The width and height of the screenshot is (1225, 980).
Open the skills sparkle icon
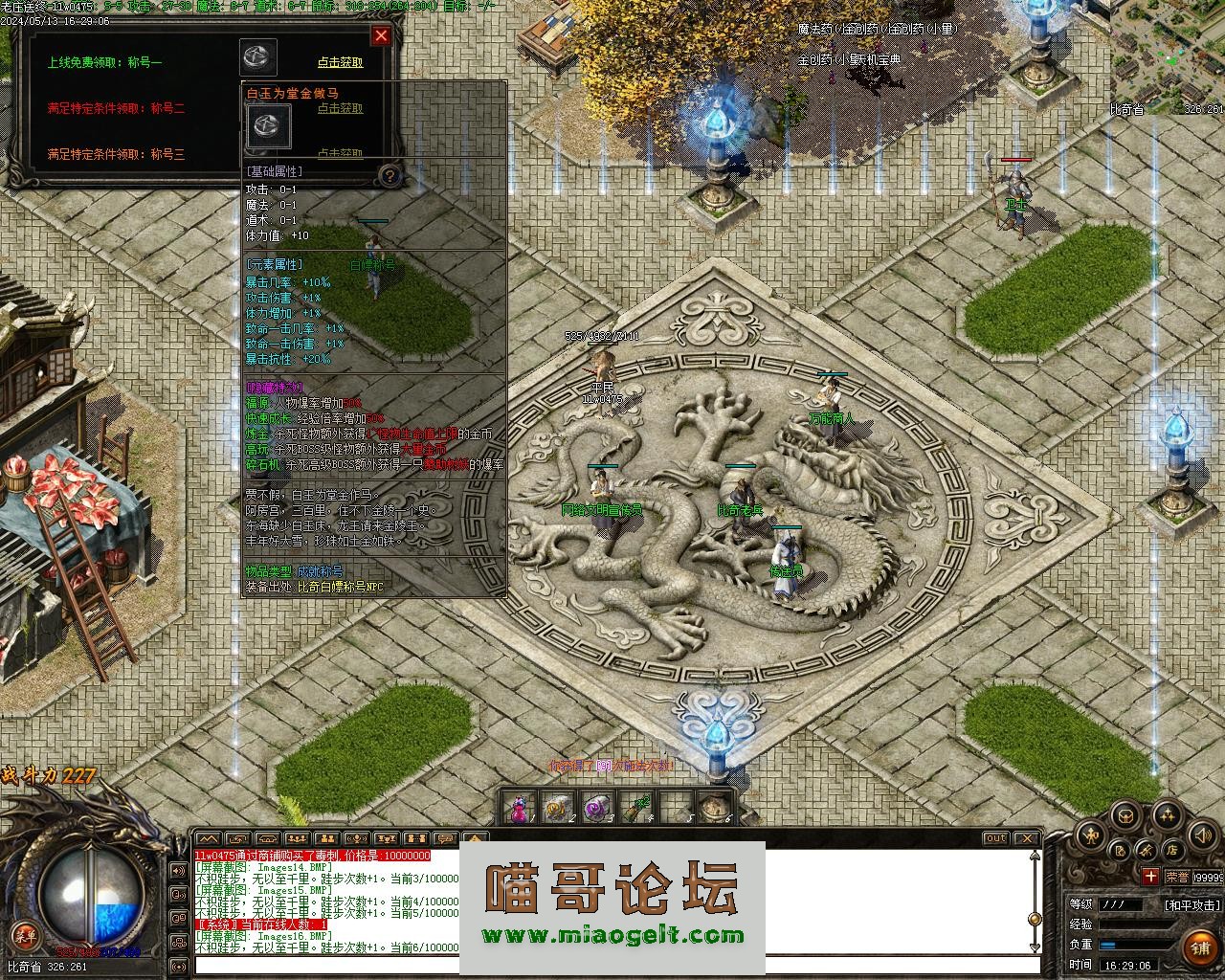1166,815
